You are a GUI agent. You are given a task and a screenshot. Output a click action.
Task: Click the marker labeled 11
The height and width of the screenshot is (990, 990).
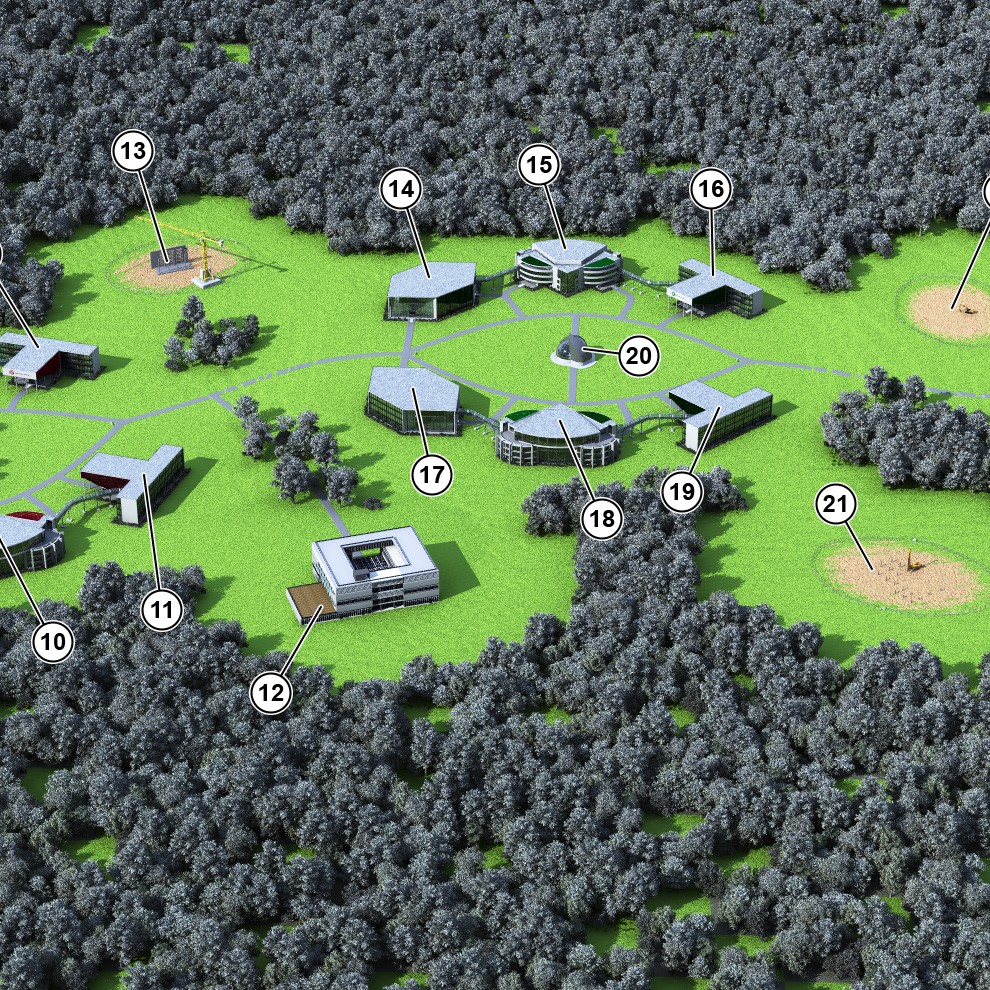(163, 609)
